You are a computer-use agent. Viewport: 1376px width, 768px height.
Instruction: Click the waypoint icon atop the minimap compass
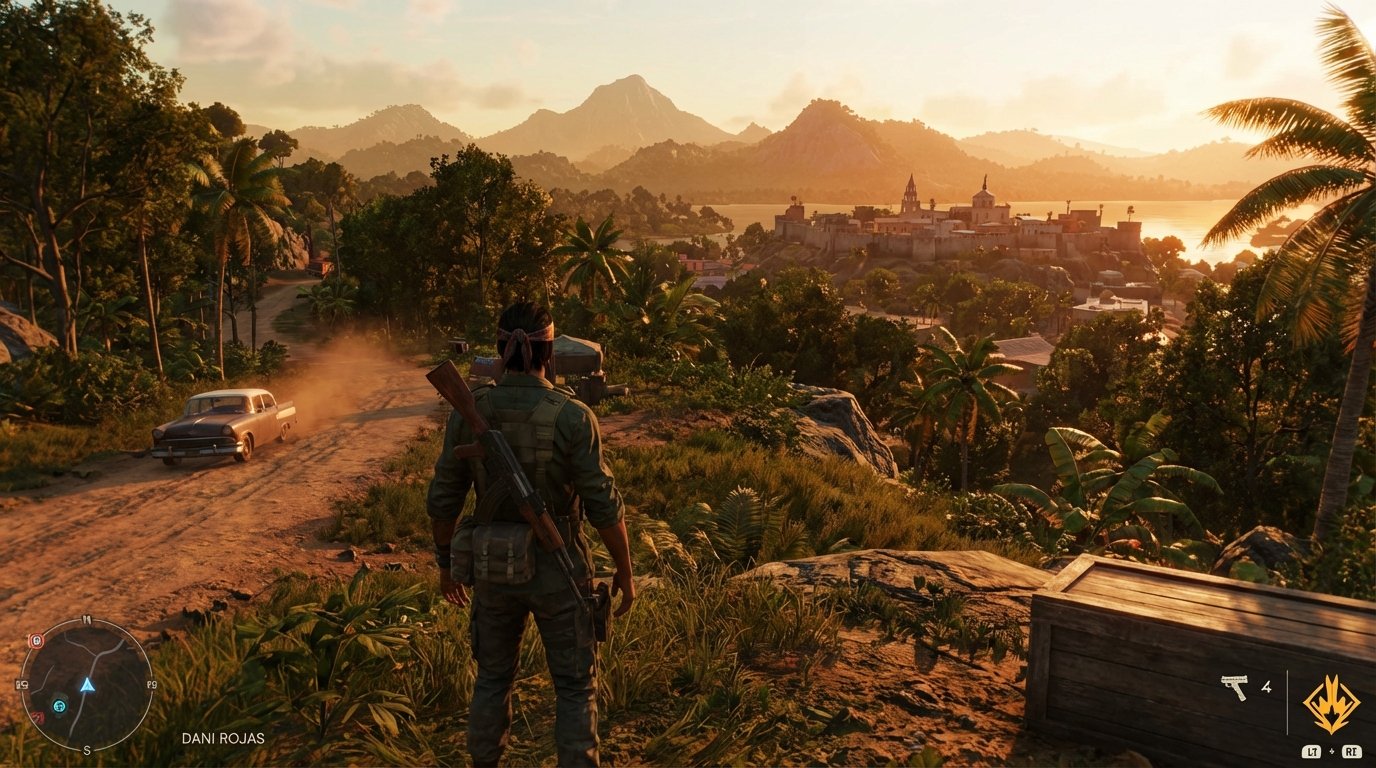coord(86,619)
